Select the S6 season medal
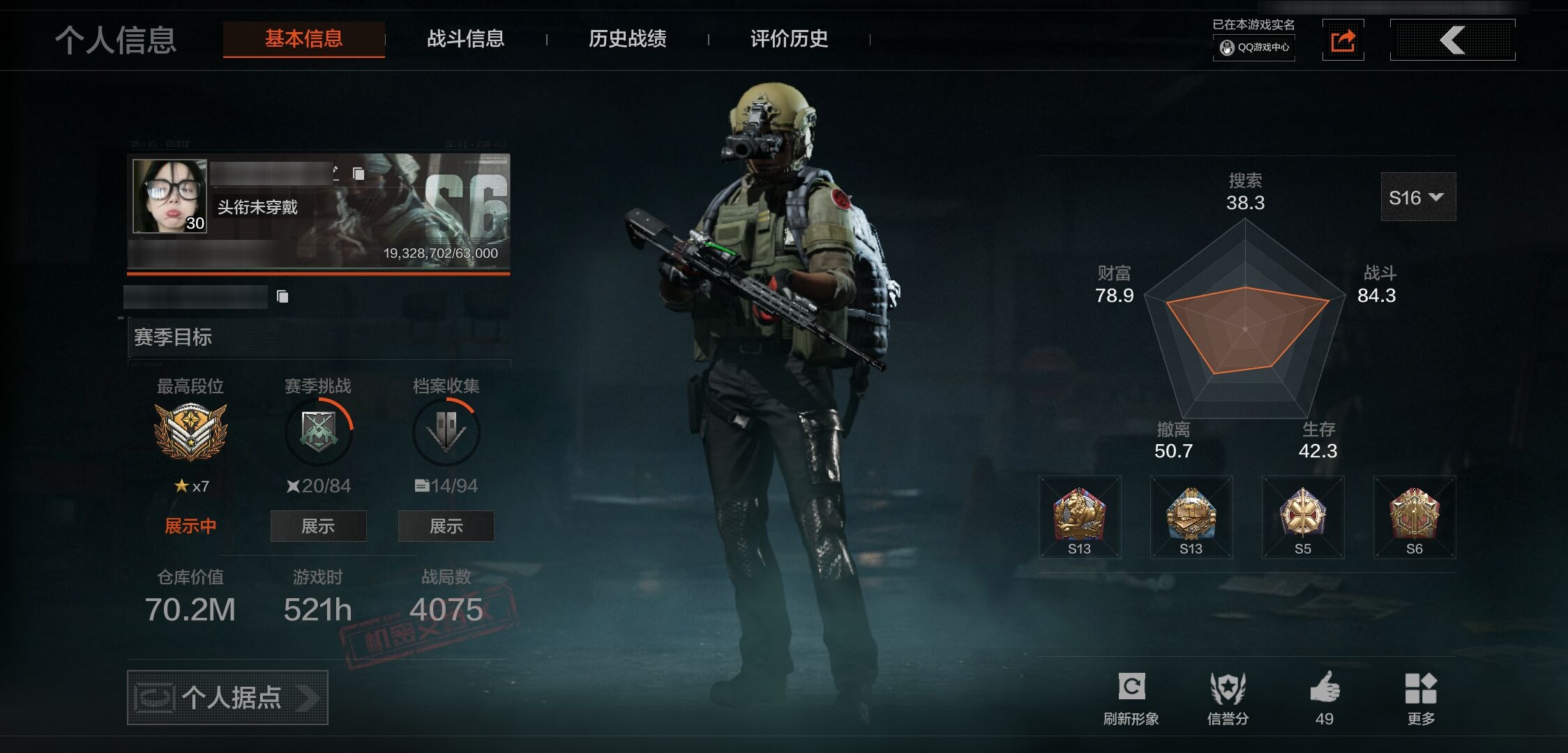1568x753 pixels. point(1415,517)
